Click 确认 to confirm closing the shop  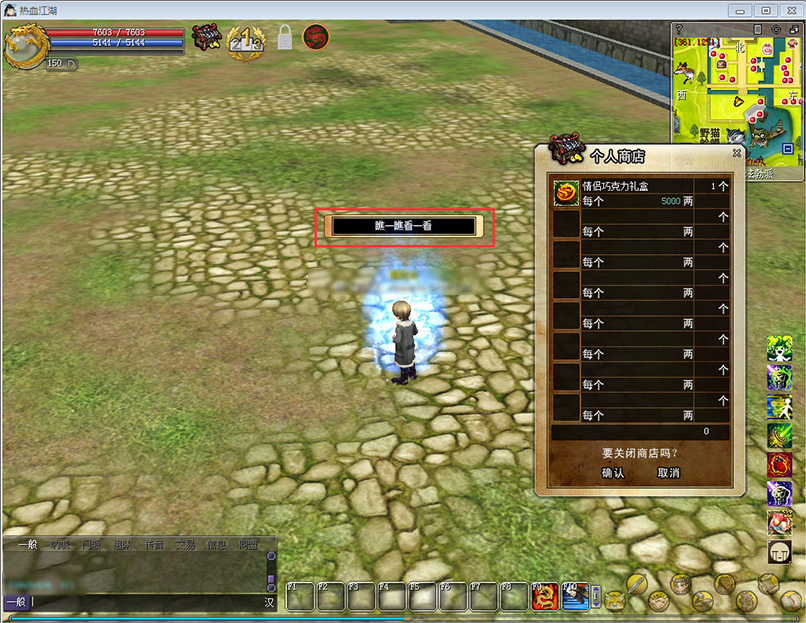(x=612, y=473)
